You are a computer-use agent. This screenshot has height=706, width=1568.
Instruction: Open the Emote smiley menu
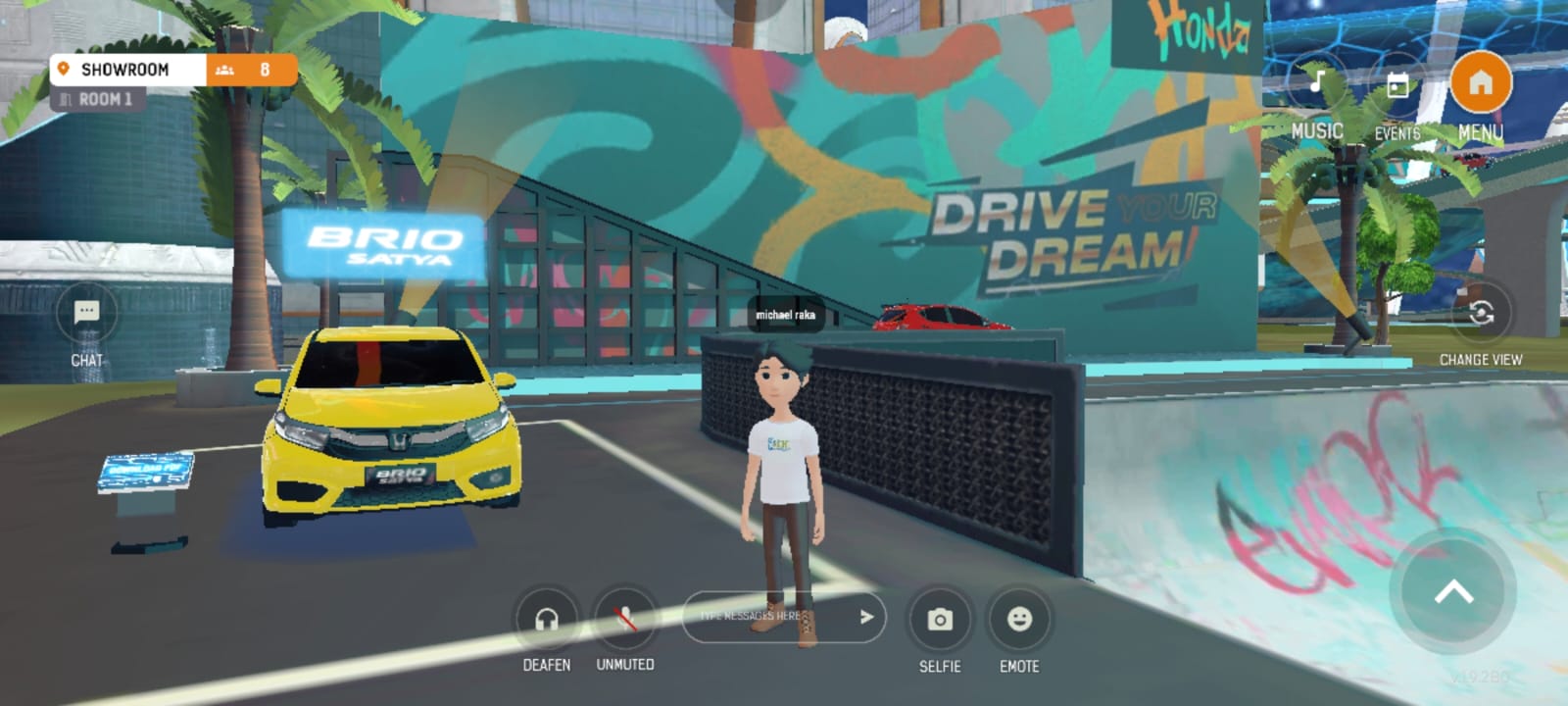[1019, 619]
